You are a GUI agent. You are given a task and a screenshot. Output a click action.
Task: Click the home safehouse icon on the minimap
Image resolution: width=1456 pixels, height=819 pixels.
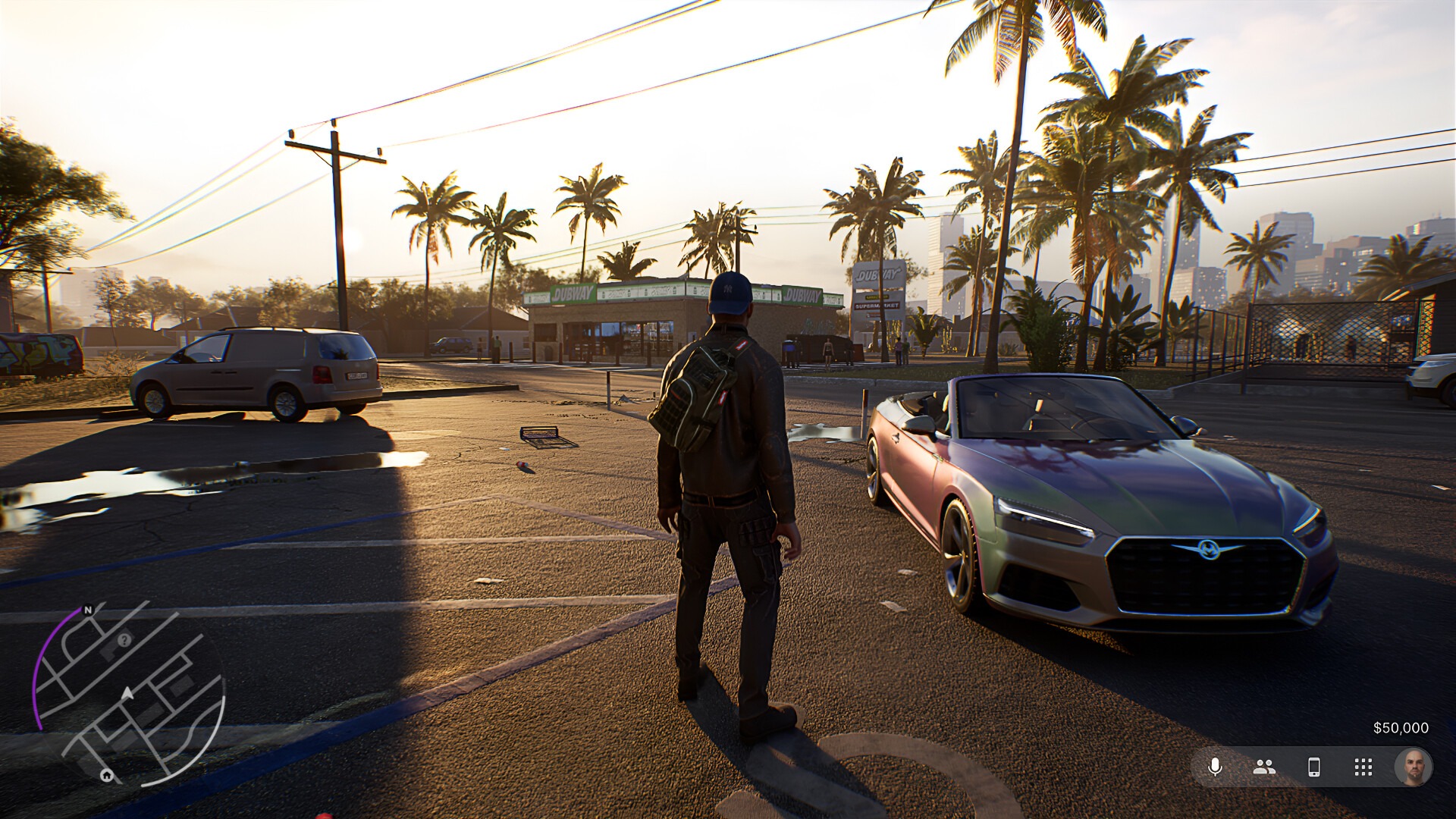pyautogui.click(x=106, y=777)
